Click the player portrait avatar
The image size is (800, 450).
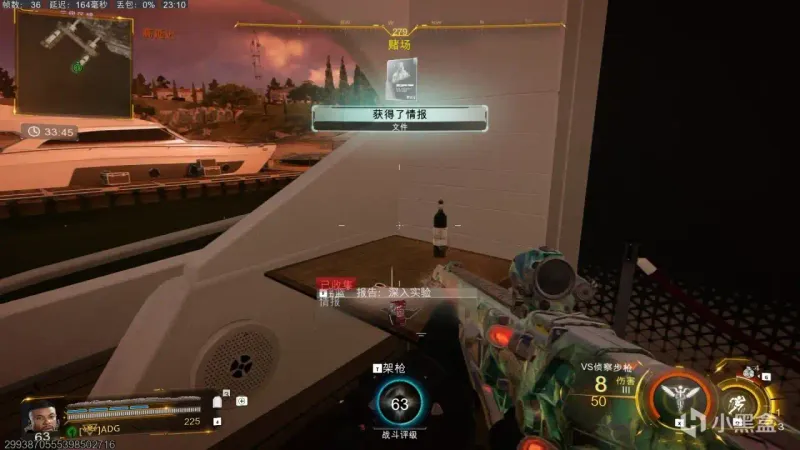click(42, 416)
